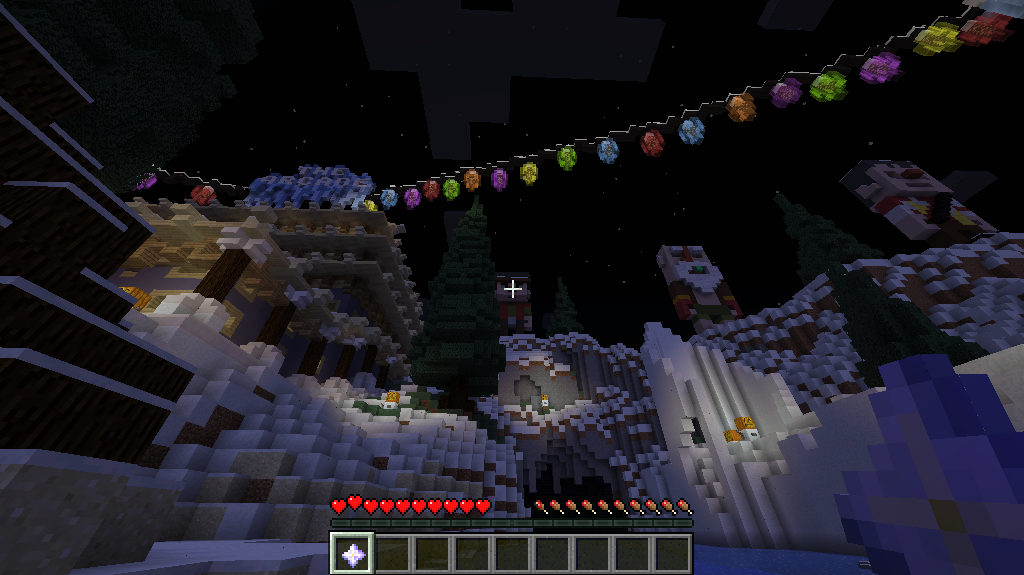Select the nether star hotbar slot

pos(352,553)
